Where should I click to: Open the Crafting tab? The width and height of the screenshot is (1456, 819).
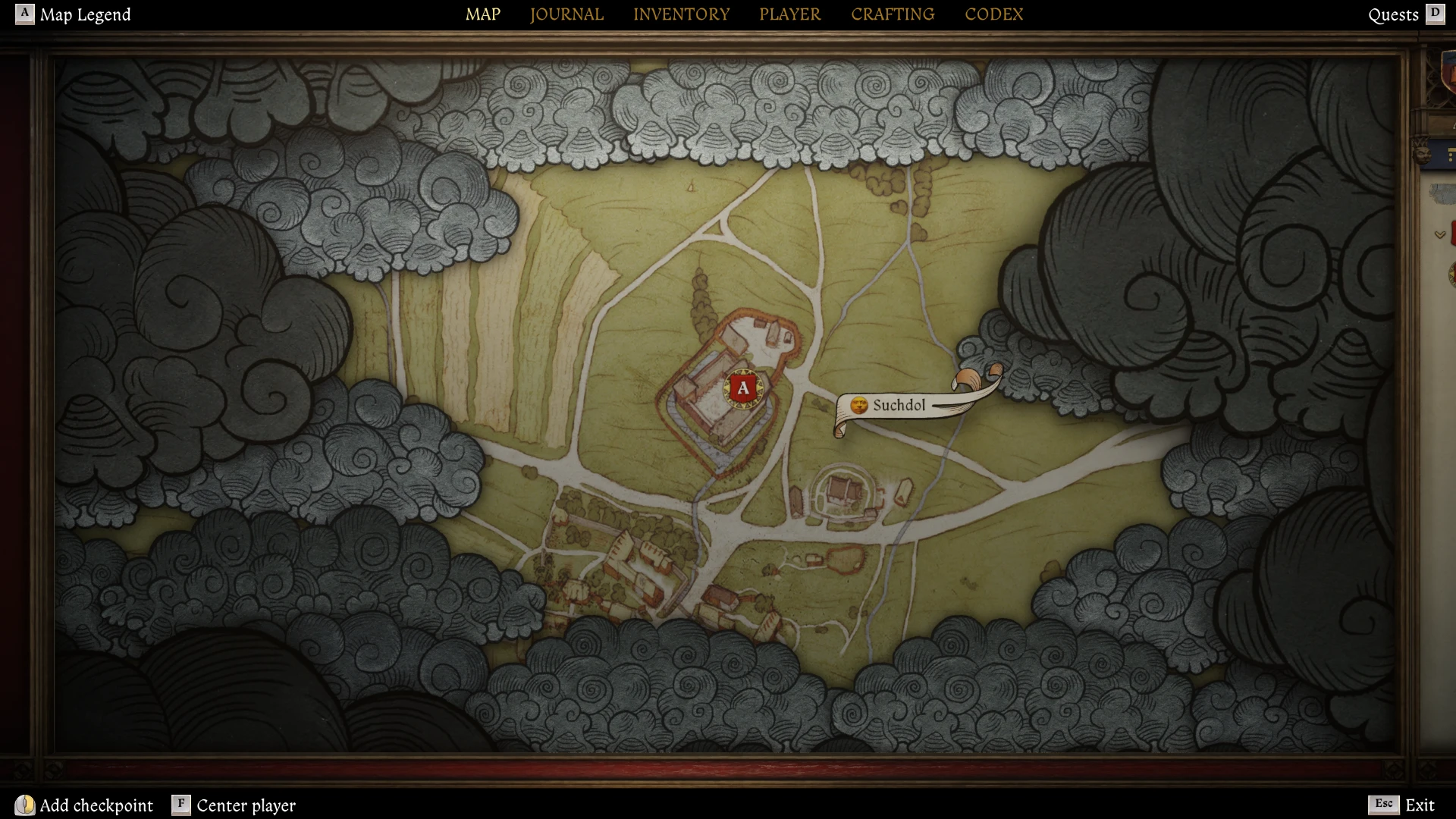point(893,14)
